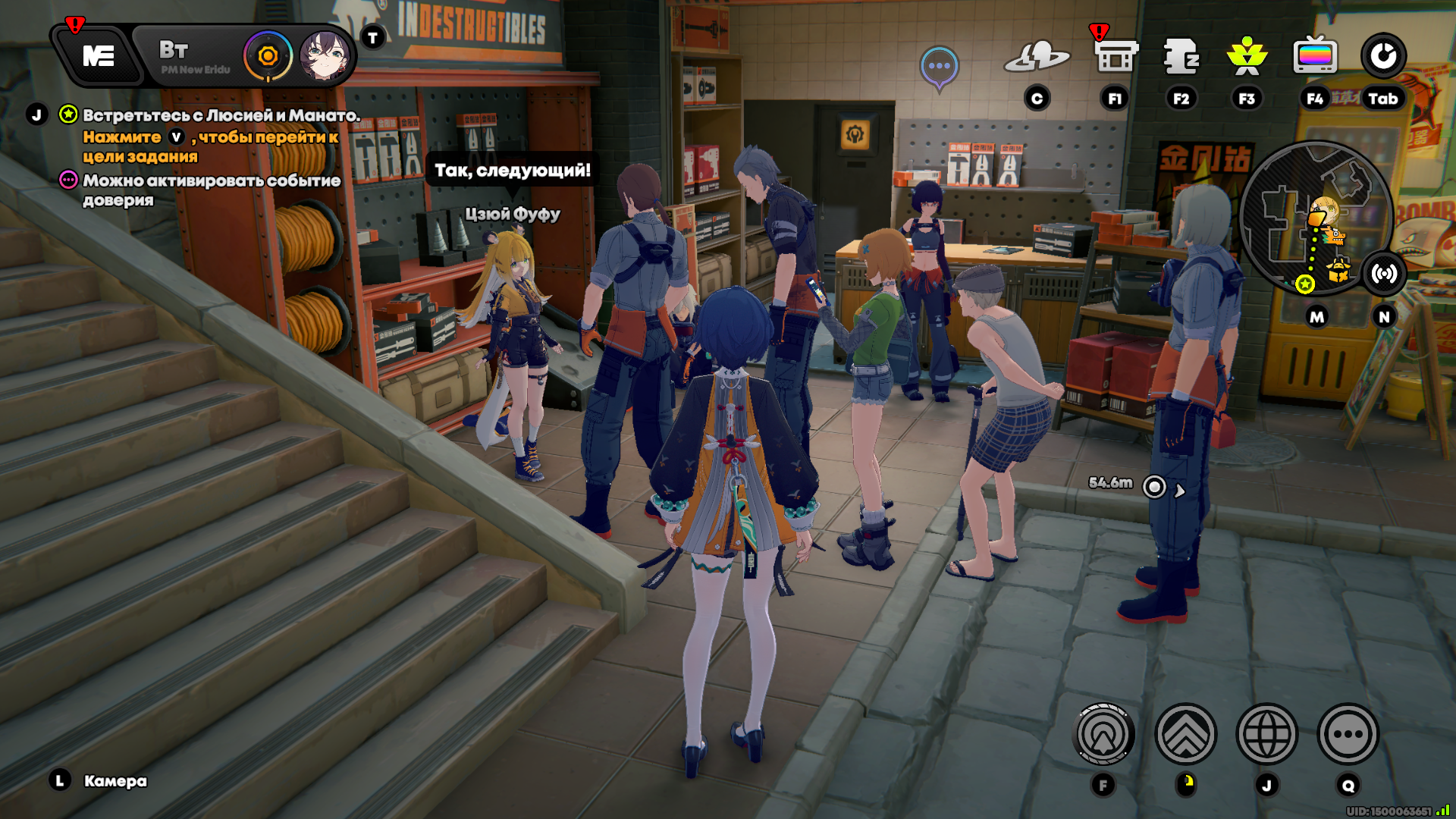This screenshot has width=1456, height=819.
Task: Click the quest distance waypoint marker
Action: click(x=1154, y=487)
